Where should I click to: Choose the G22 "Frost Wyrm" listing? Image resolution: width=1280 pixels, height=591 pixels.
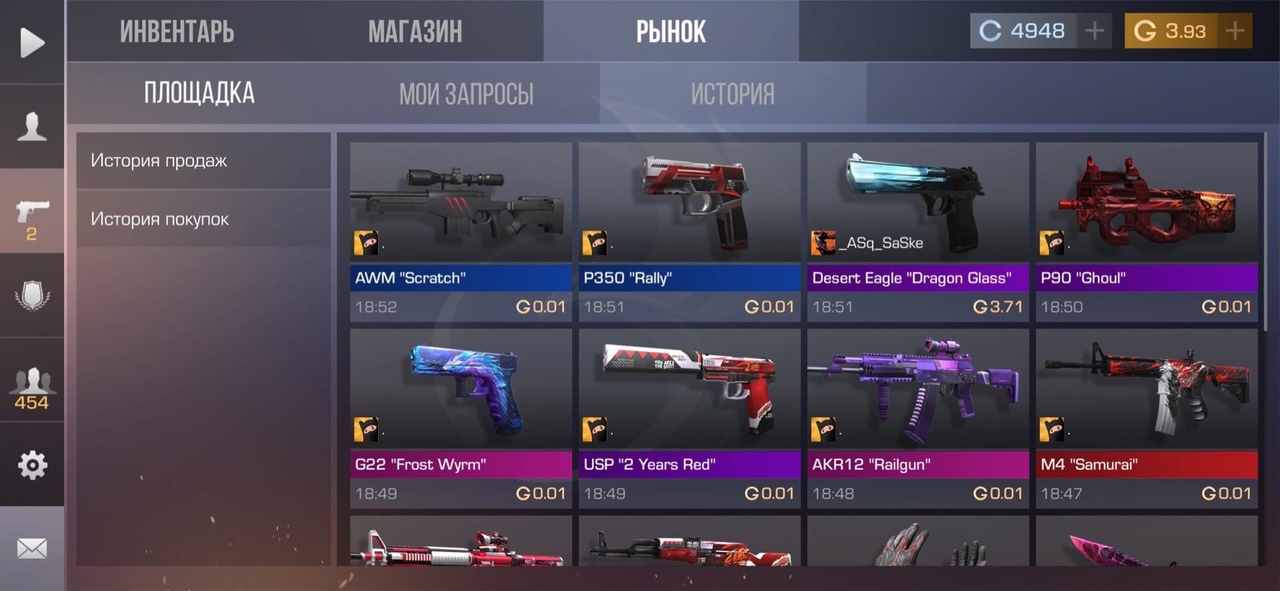[x=461, y=418]
